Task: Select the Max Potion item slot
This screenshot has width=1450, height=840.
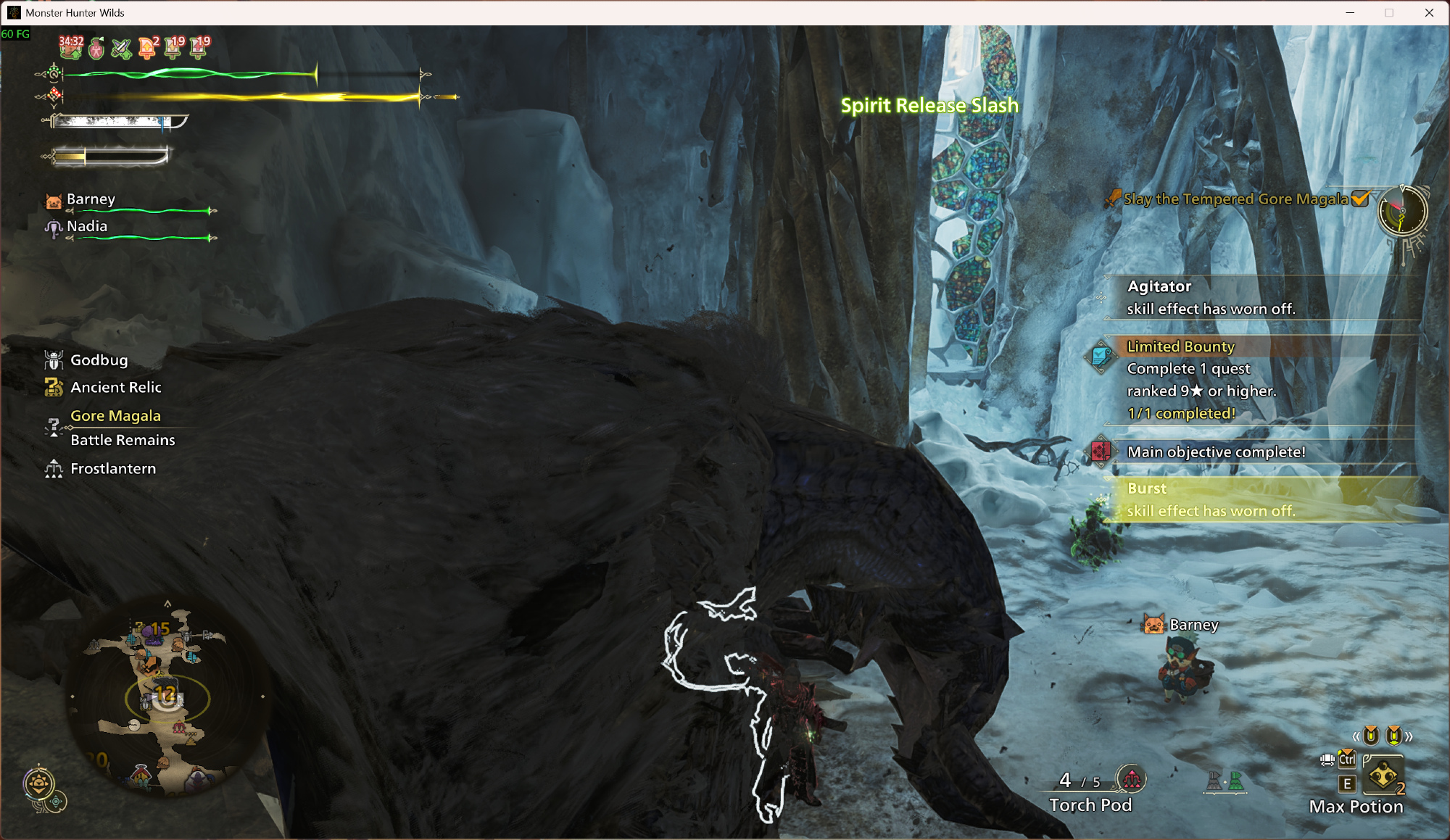Action: point(1383,777)
